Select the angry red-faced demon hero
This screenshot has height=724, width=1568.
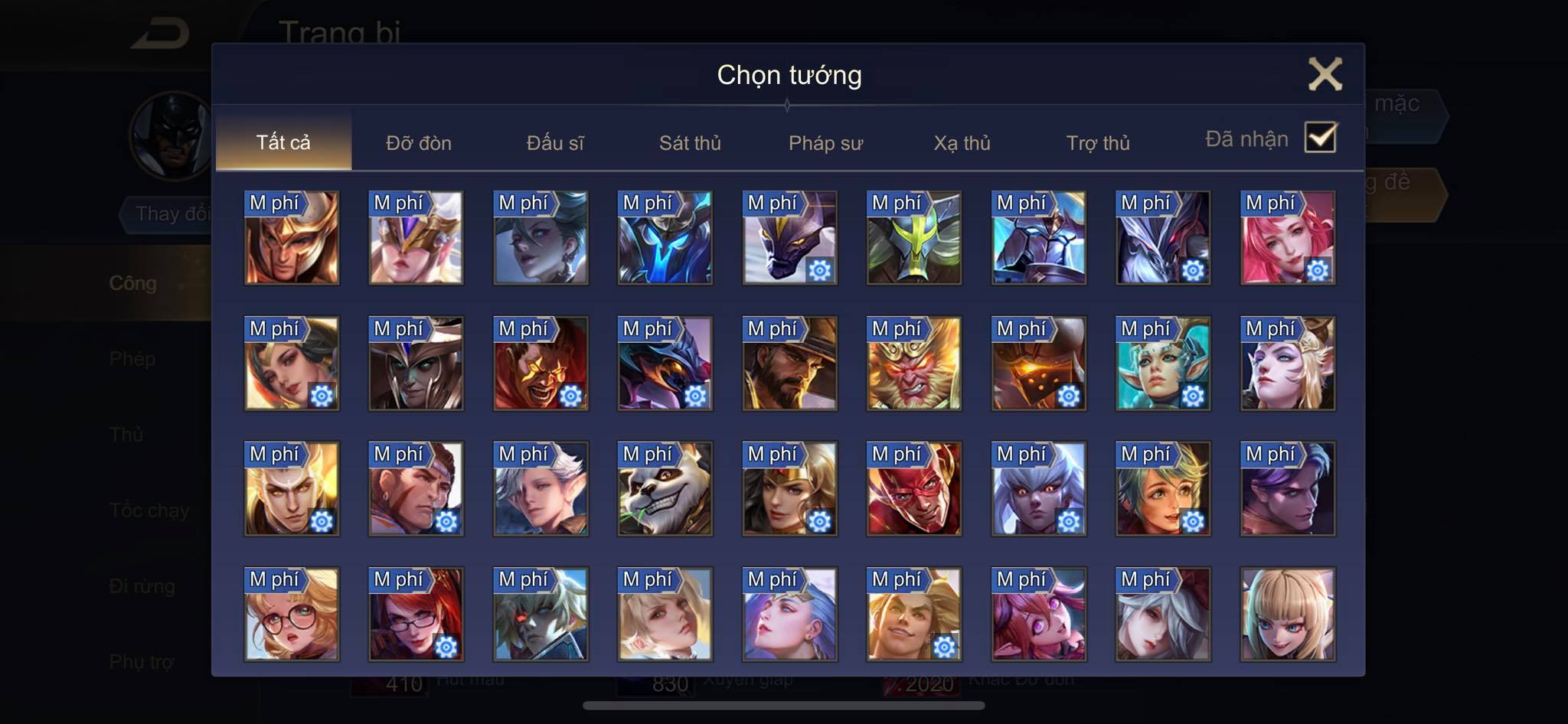tap(541, 364)
